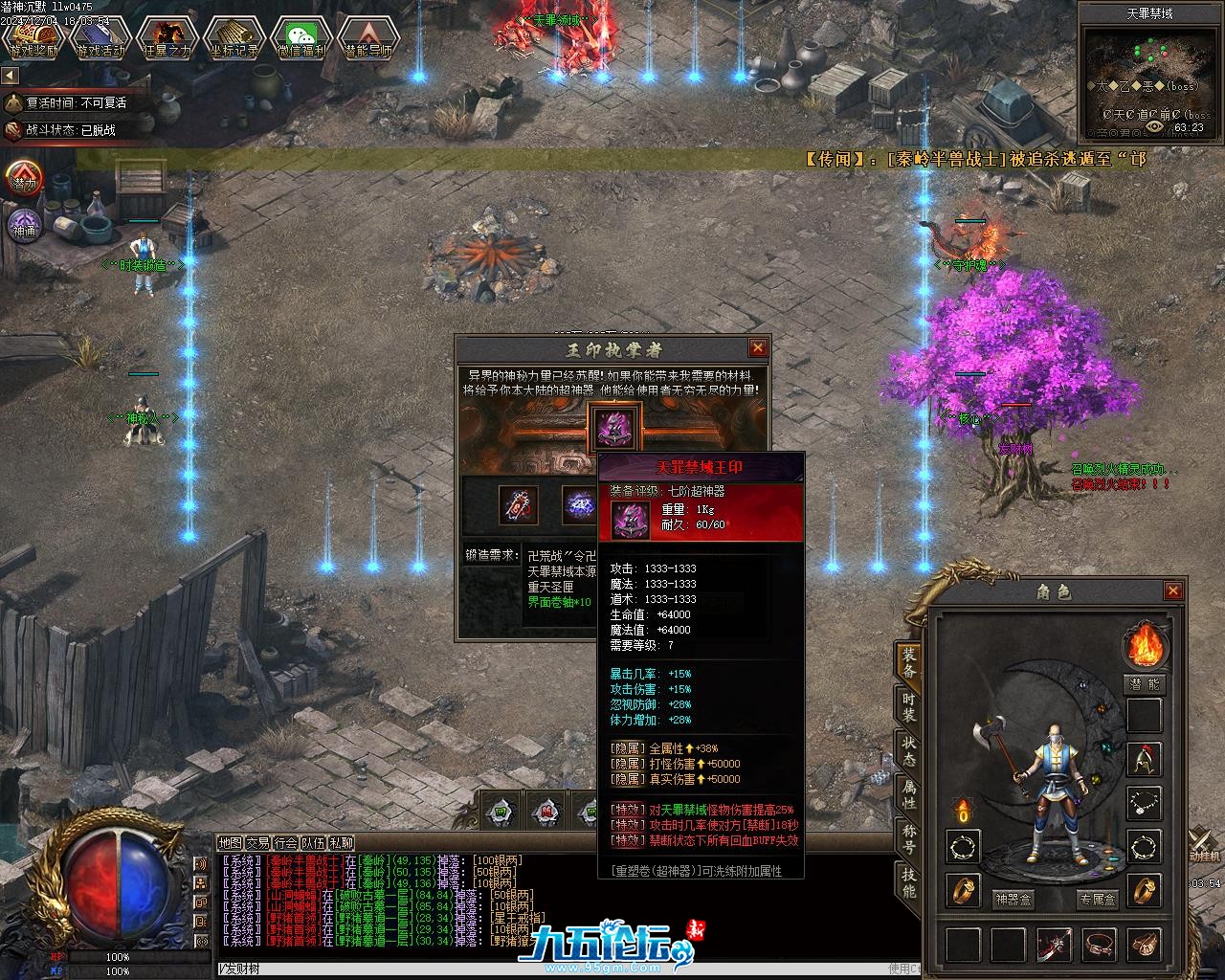Click the round 潜力 button

pos(25,179)
